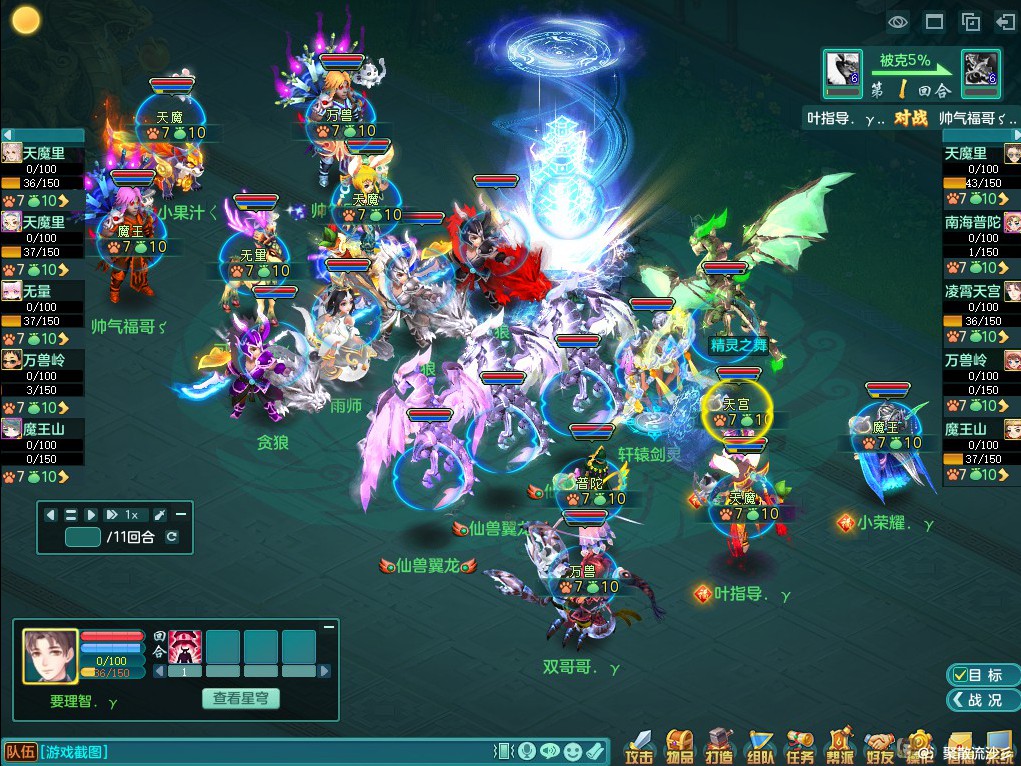
Task: Click the 查看星穹 button
Action: [240, 699]
